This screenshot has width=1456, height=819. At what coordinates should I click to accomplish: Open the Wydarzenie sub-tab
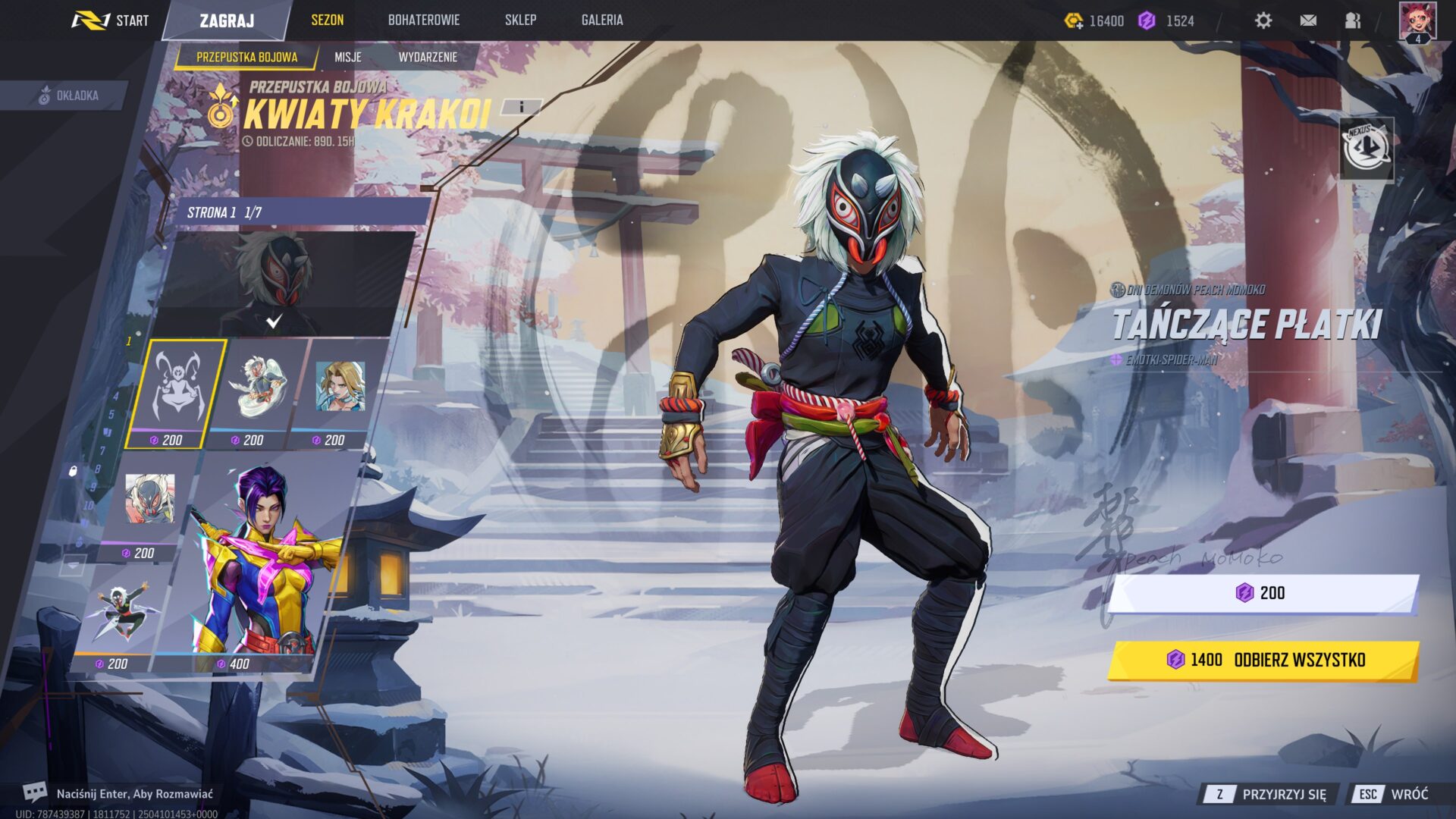click(x=428, y=57)
